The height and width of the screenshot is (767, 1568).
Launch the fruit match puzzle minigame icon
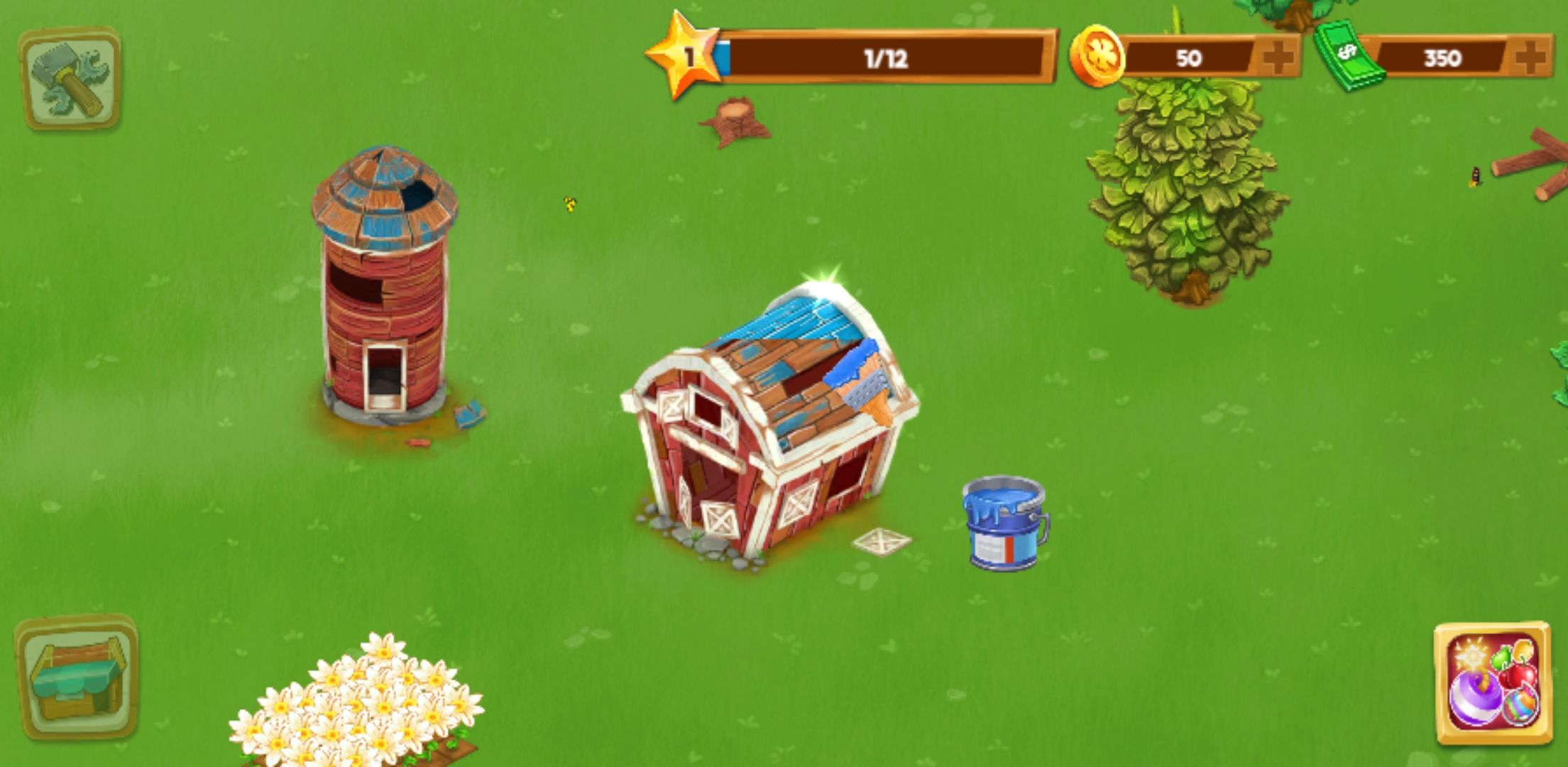(x=1492, y=683)
